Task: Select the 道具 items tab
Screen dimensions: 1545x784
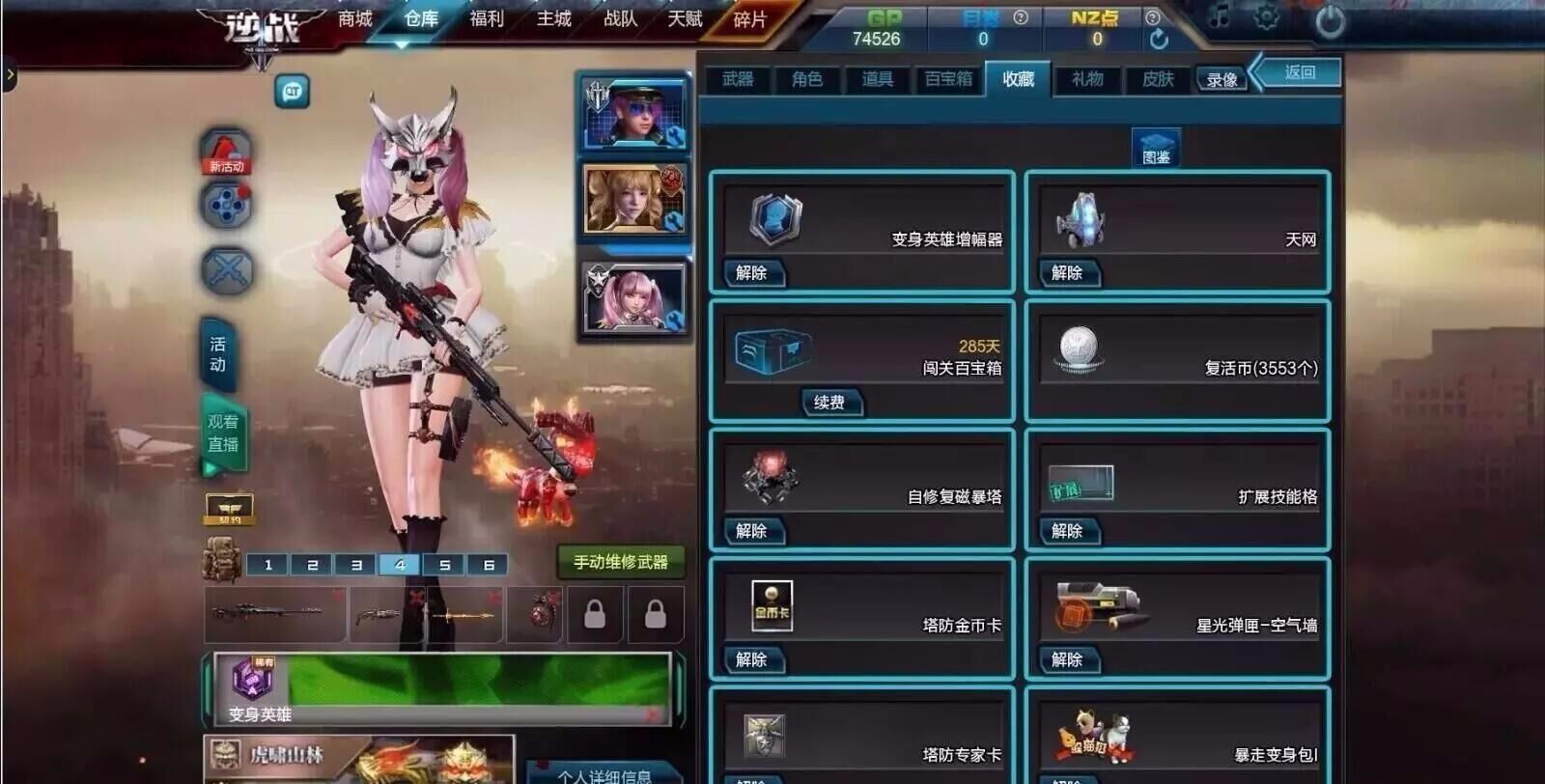Action: [877, 79]
